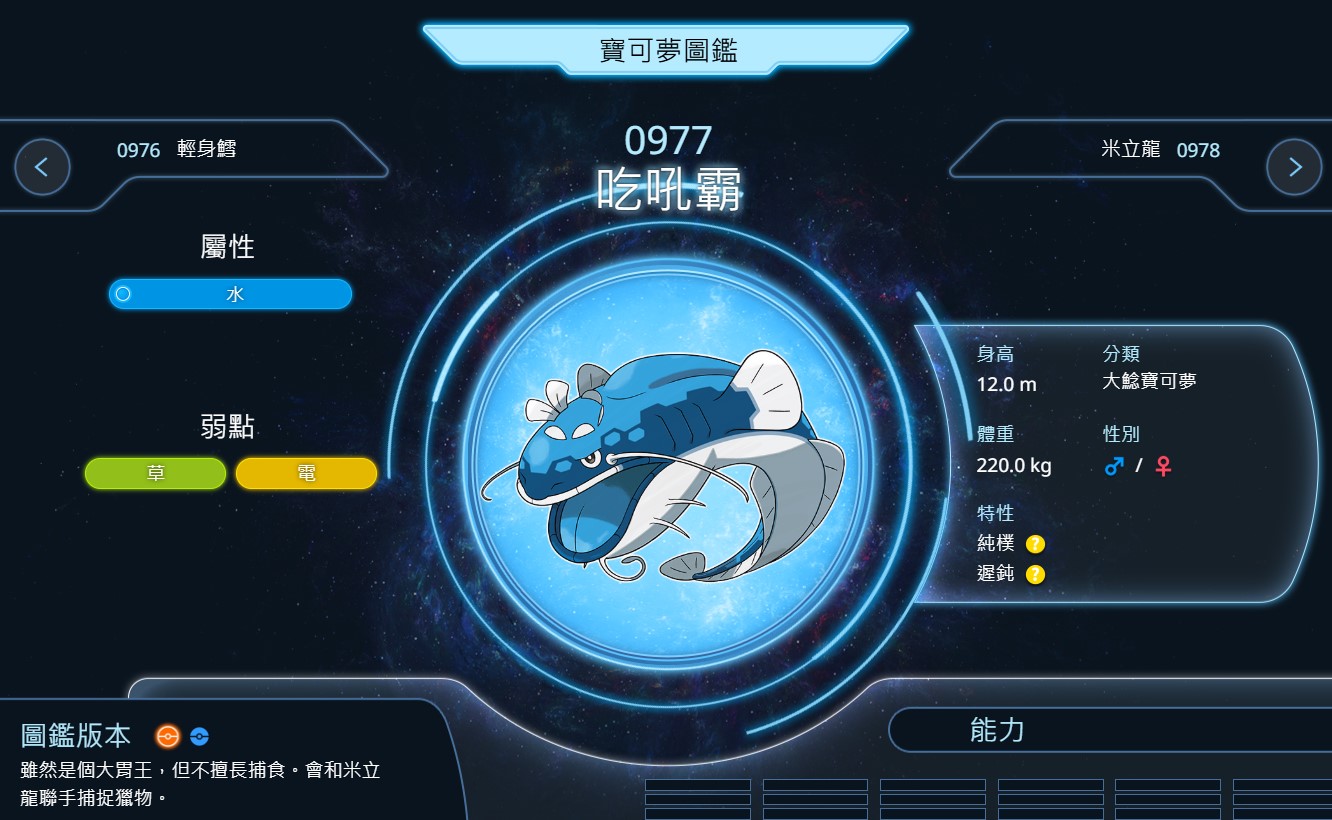Go to next Pokémon with right arrow

click(1294, 167)
